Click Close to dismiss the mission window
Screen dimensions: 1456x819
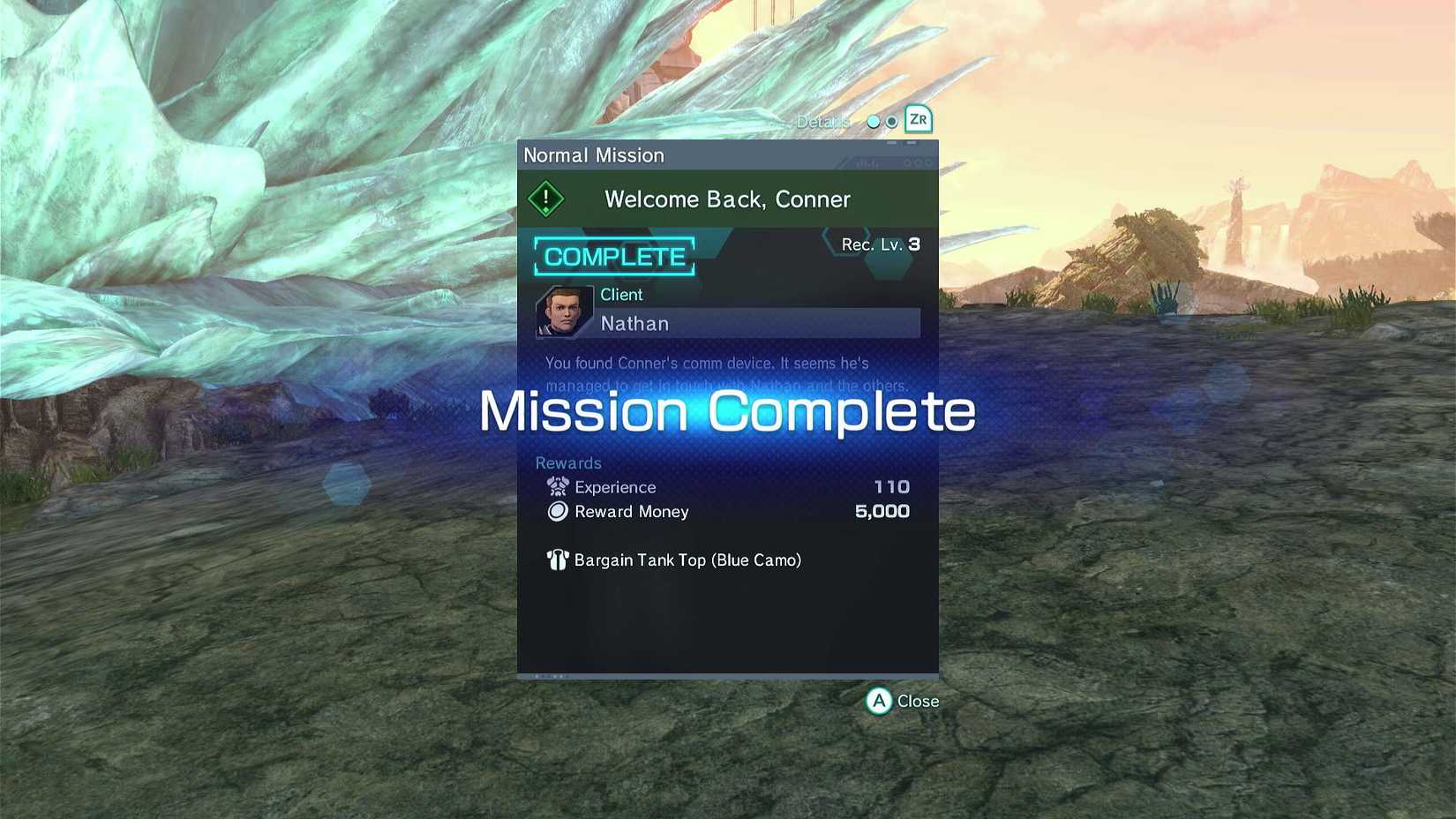[x=901, y=702]
